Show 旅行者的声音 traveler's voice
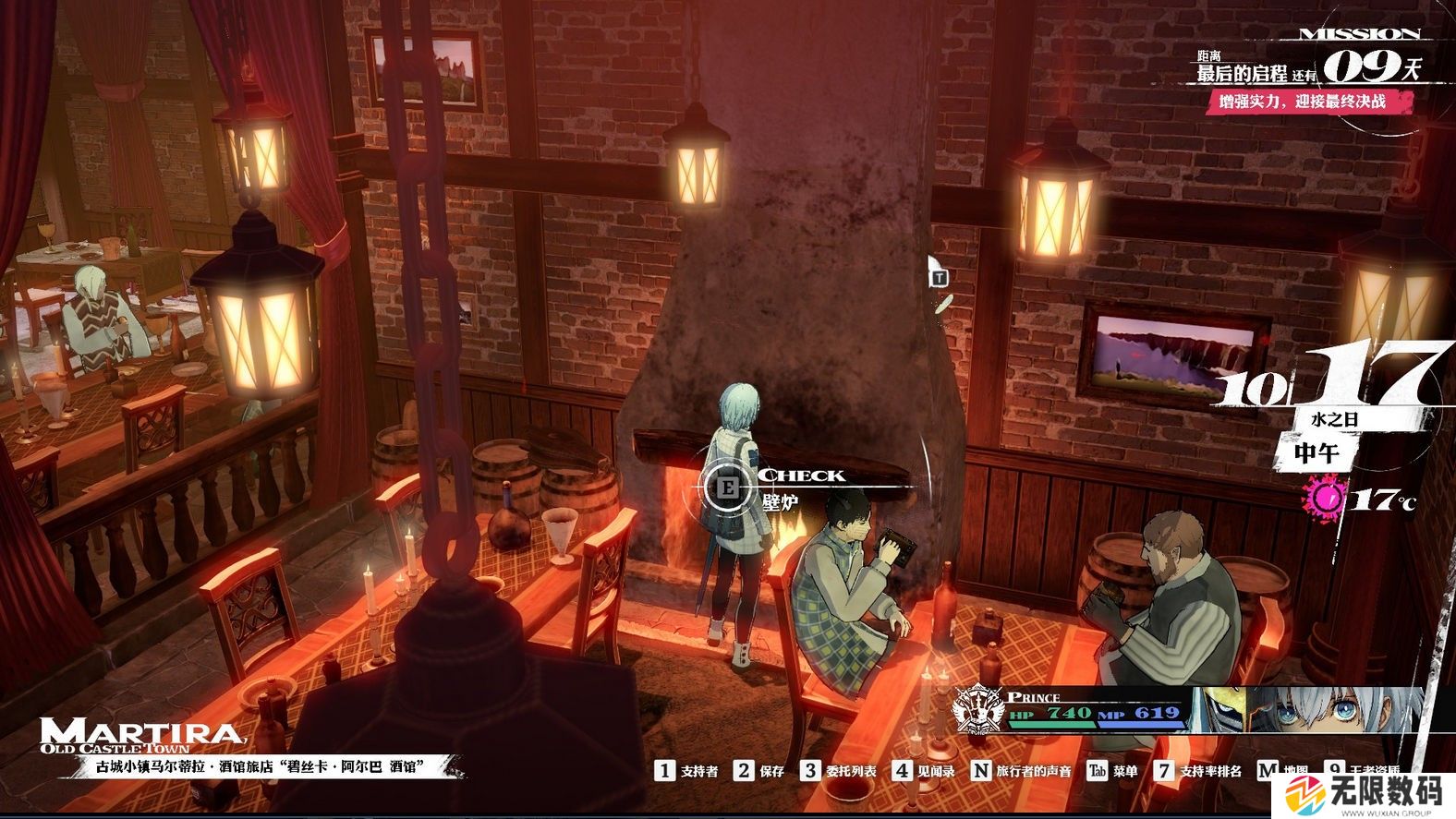This screenshot has width=1456, height=819. pos(1022,771)
